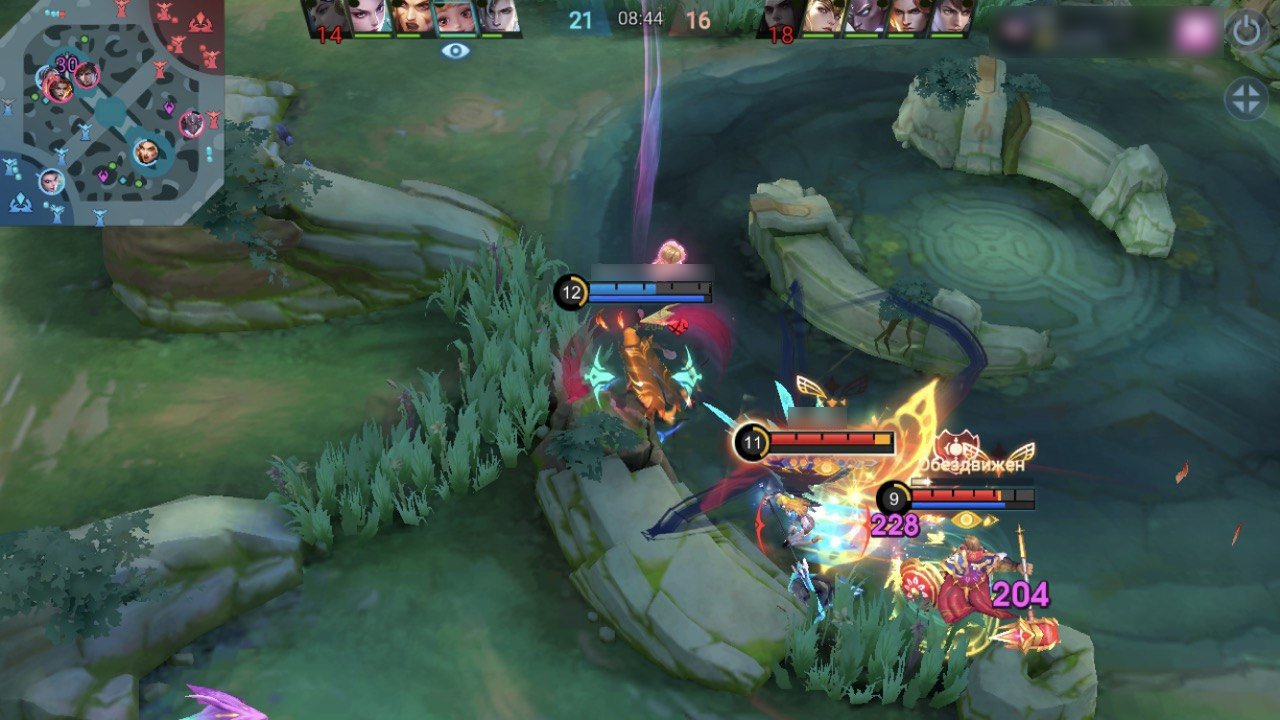Tap the power button to exit spectating
The image size is (1280, 720).
tap(1246, 31)
